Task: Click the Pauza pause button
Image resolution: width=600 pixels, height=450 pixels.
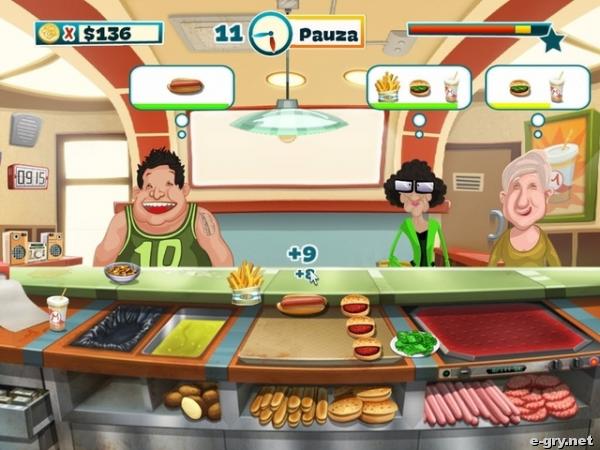Action: click(x=324, y=34)
